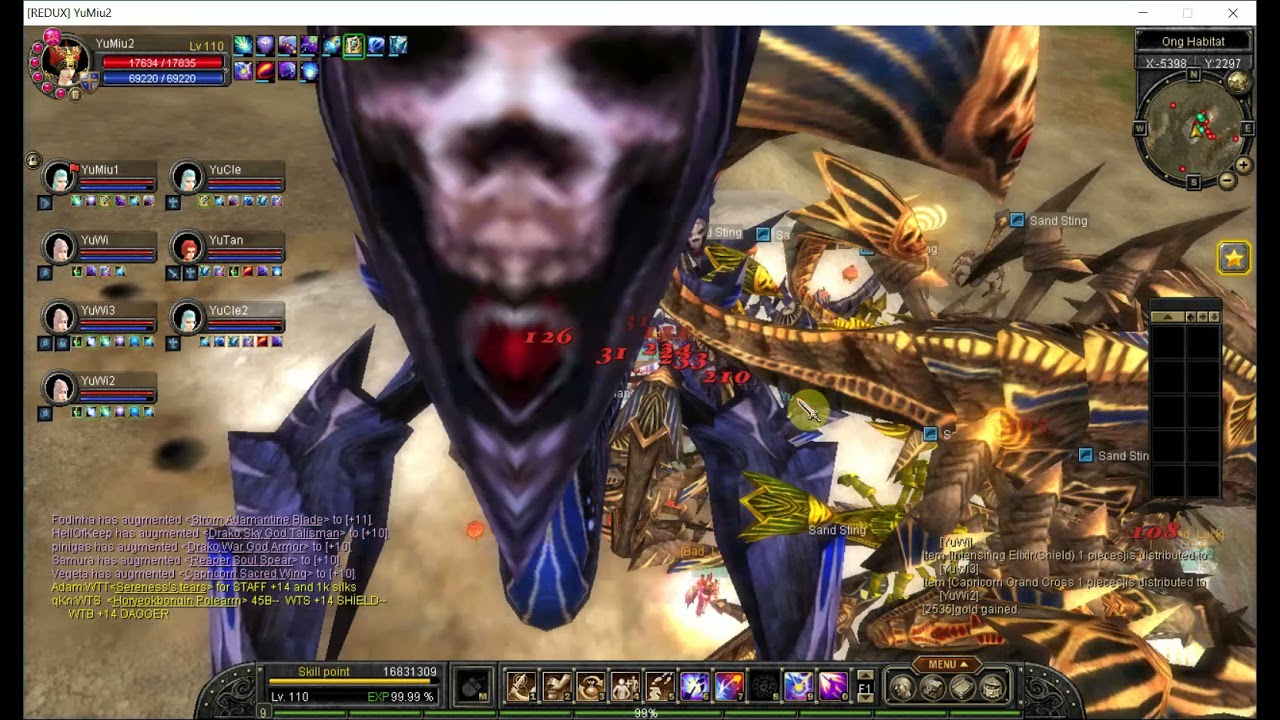
Task: Zoom in the minimap with the plus button
Action: click(x=1243, y=165)
